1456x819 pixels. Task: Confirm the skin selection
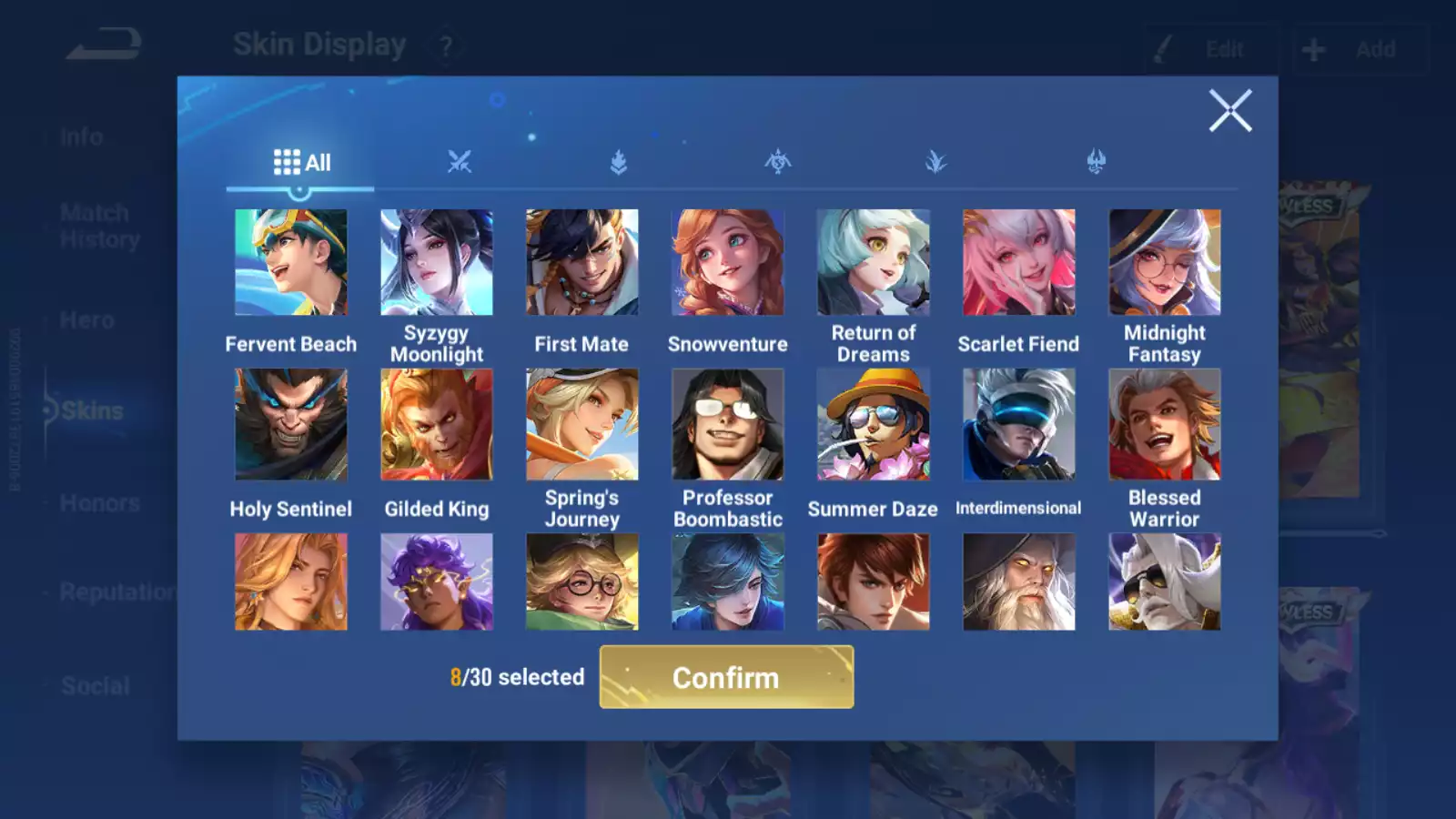point(726,677)
